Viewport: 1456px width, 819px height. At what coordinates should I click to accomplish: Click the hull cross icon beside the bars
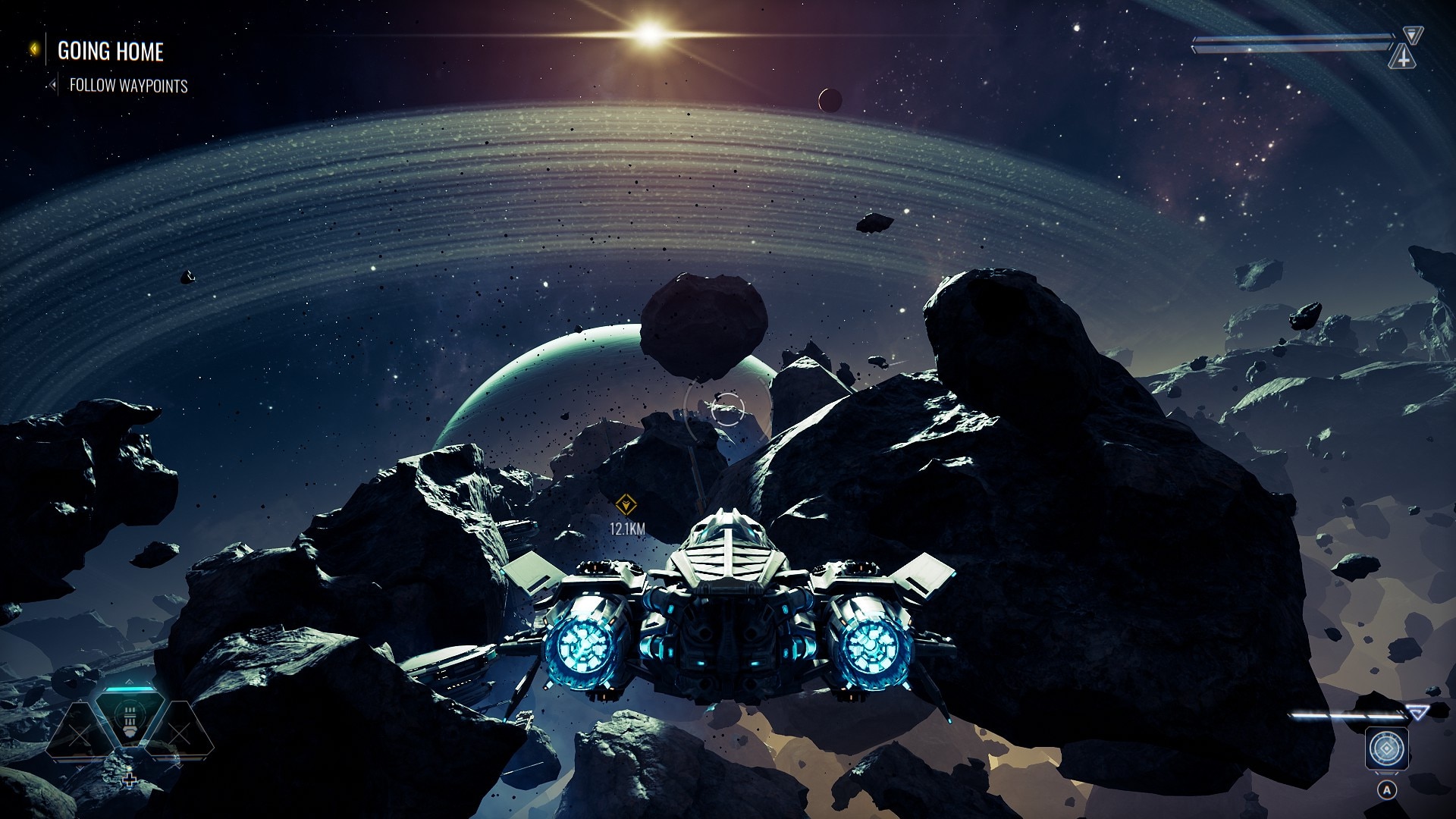pyautogui.click(x=1403, y=57)
